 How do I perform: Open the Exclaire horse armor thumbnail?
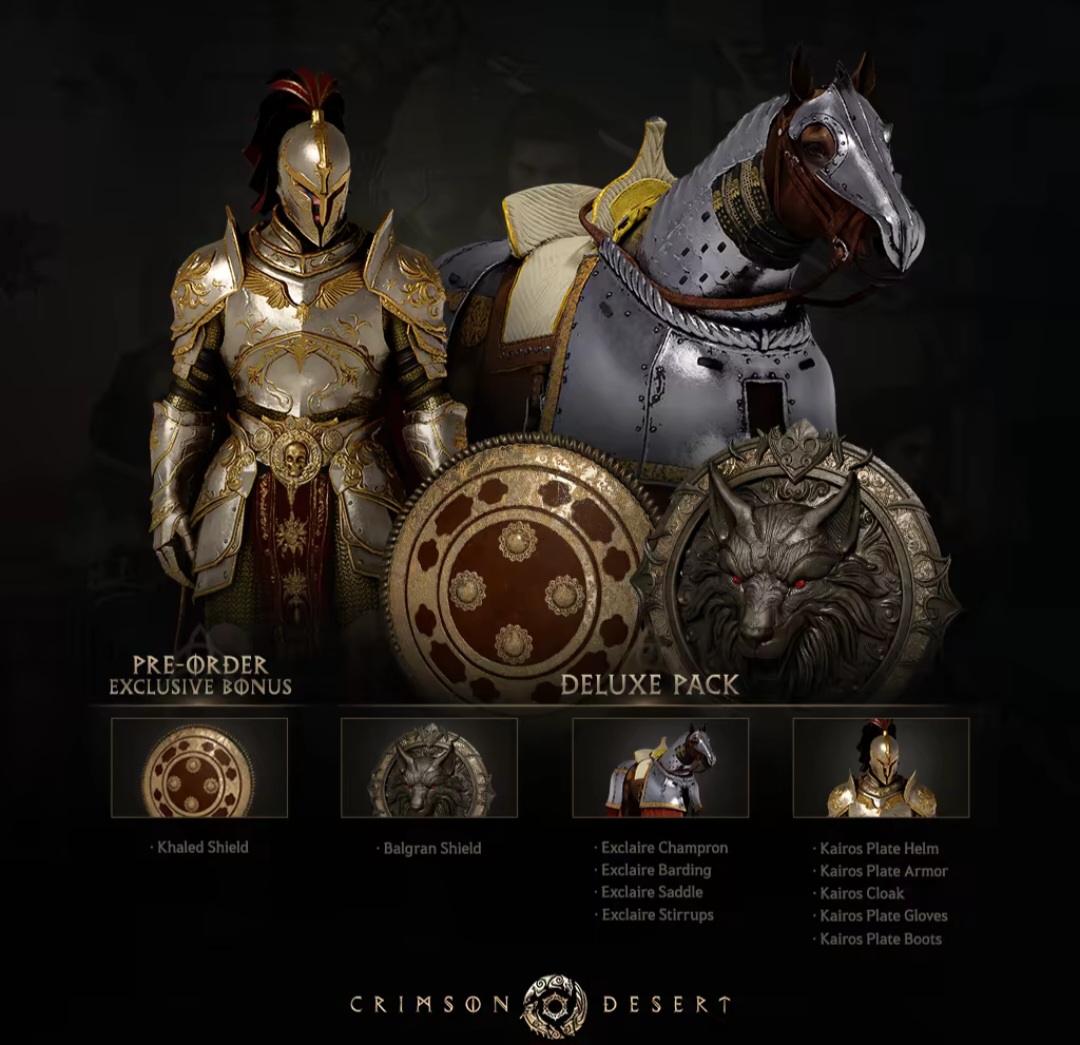[x=660, y=767]
